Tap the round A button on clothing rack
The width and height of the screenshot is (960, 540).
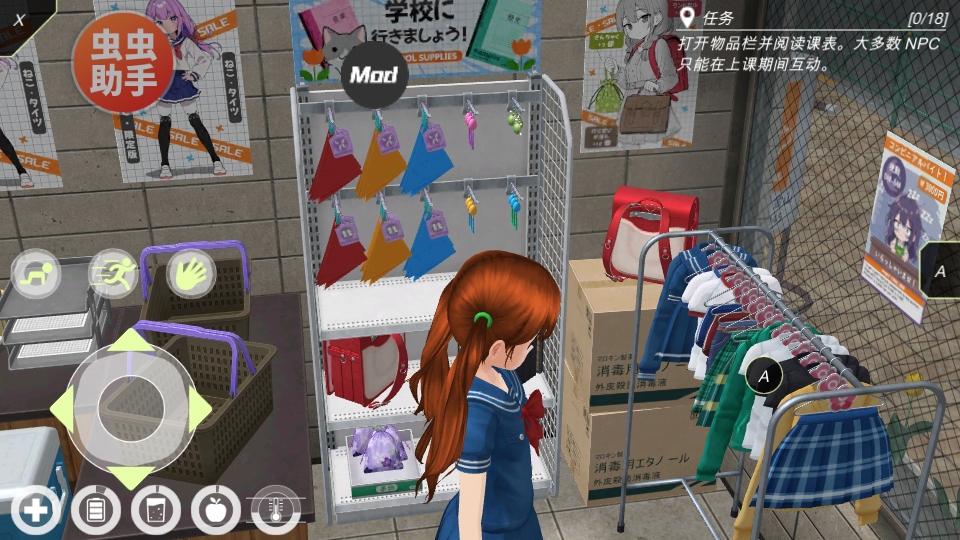click(x=765, y=376)
